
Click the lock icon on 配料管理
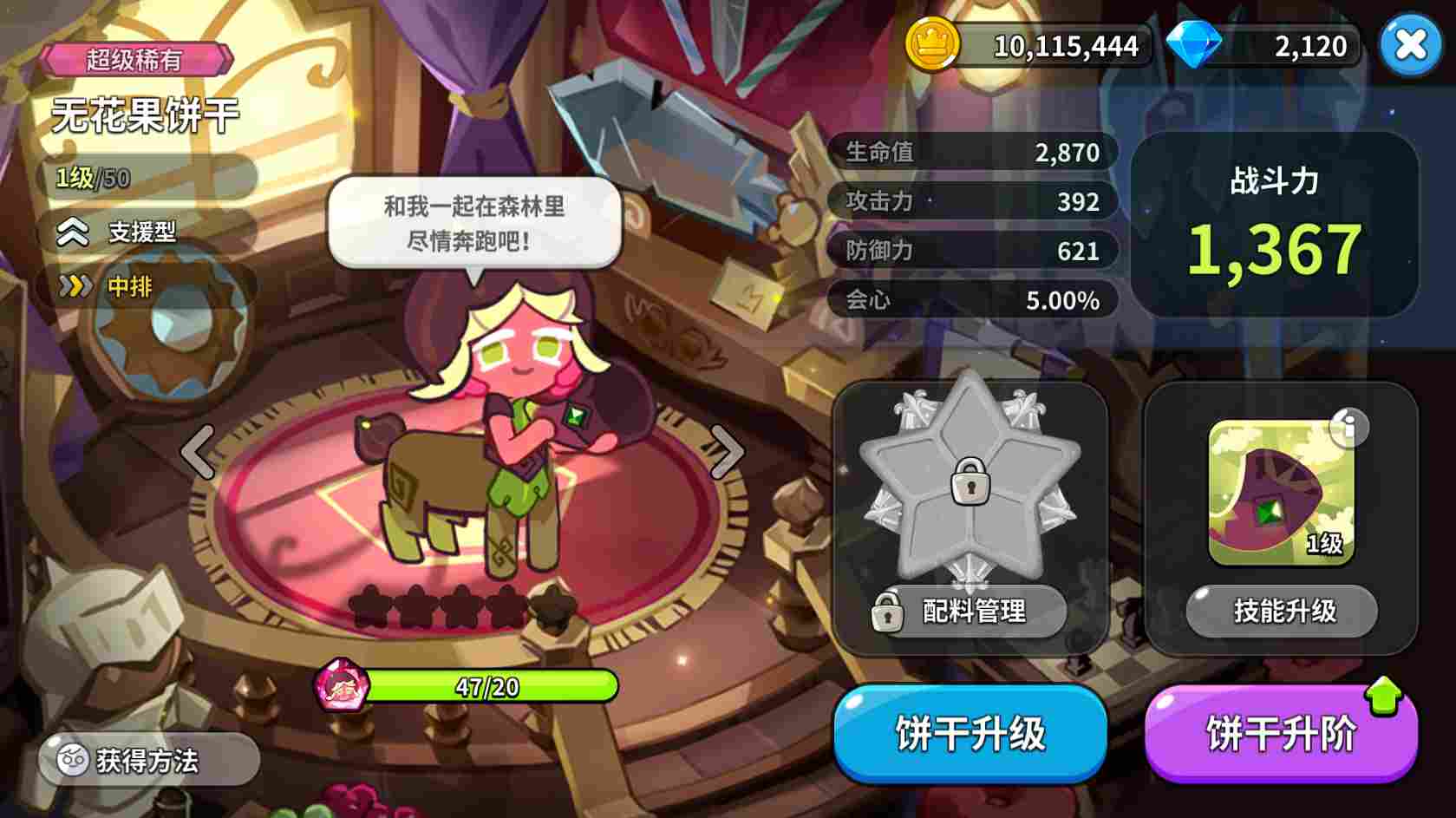[x=887, y=612]
